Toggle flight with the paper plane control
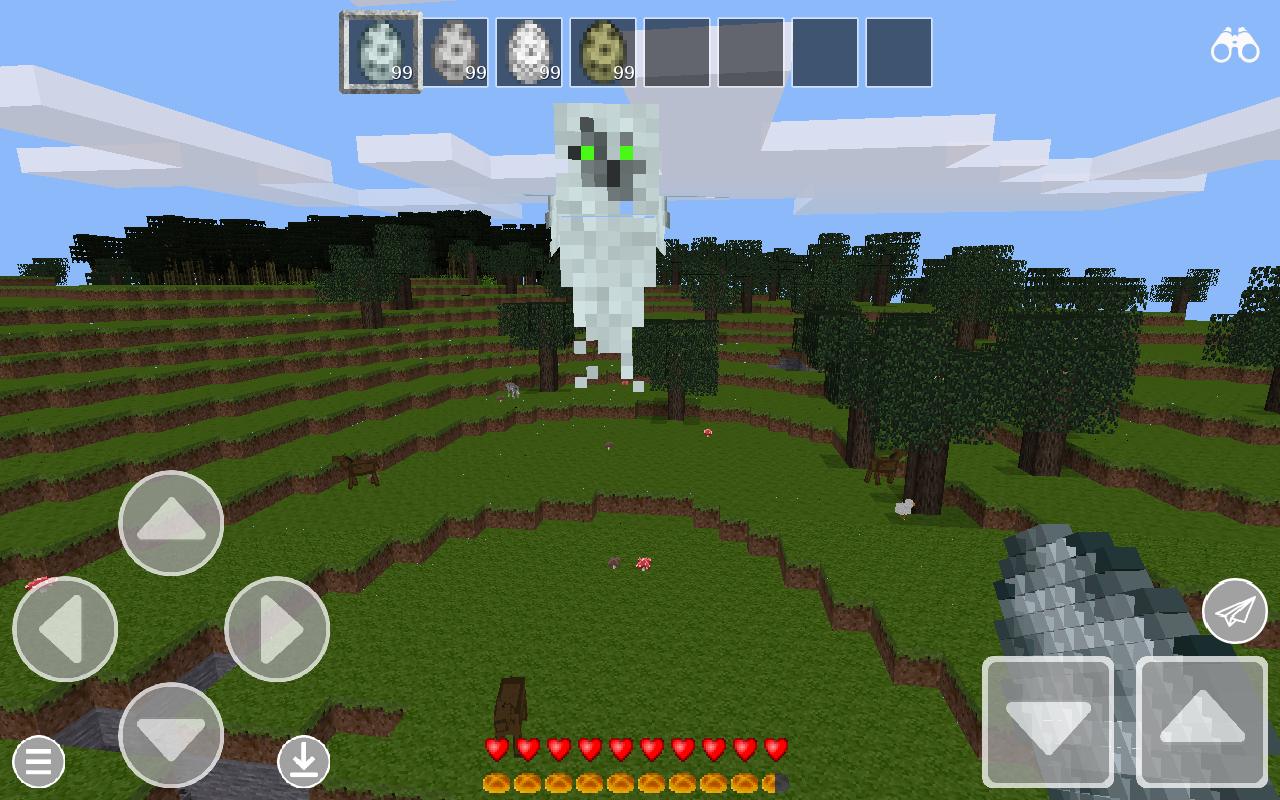Screen dimensions: 1280x800 pyautogui.click(x=1234, y=610)
